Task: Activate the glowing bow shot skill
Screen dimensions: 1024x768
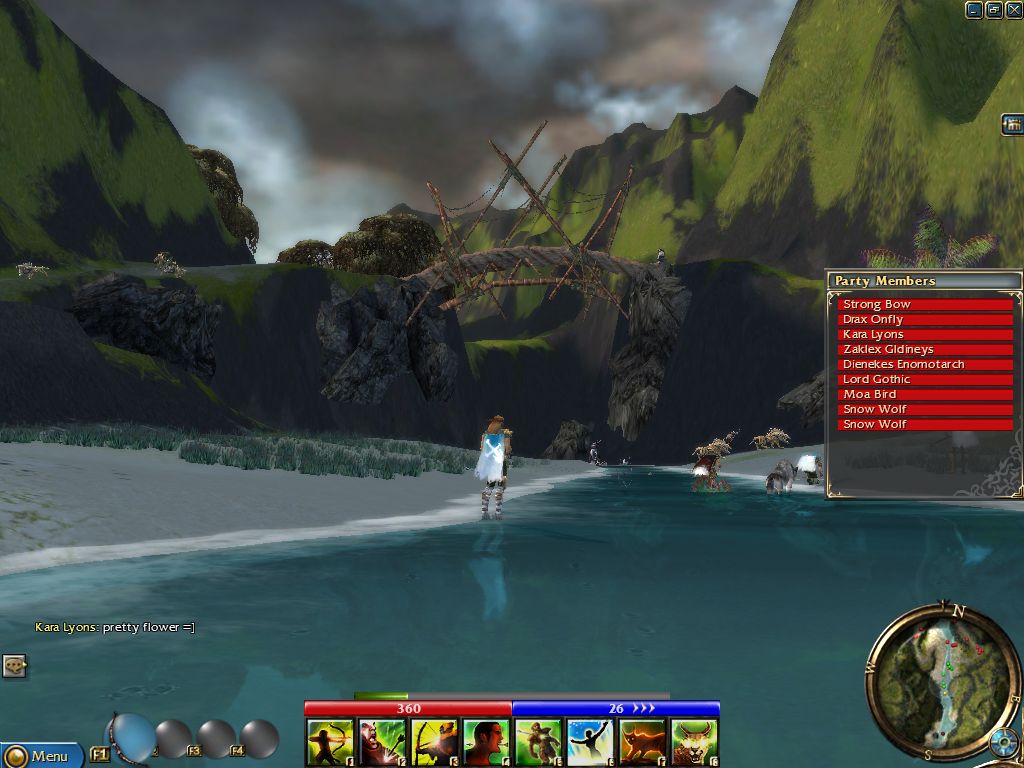Action: [434, 743]
